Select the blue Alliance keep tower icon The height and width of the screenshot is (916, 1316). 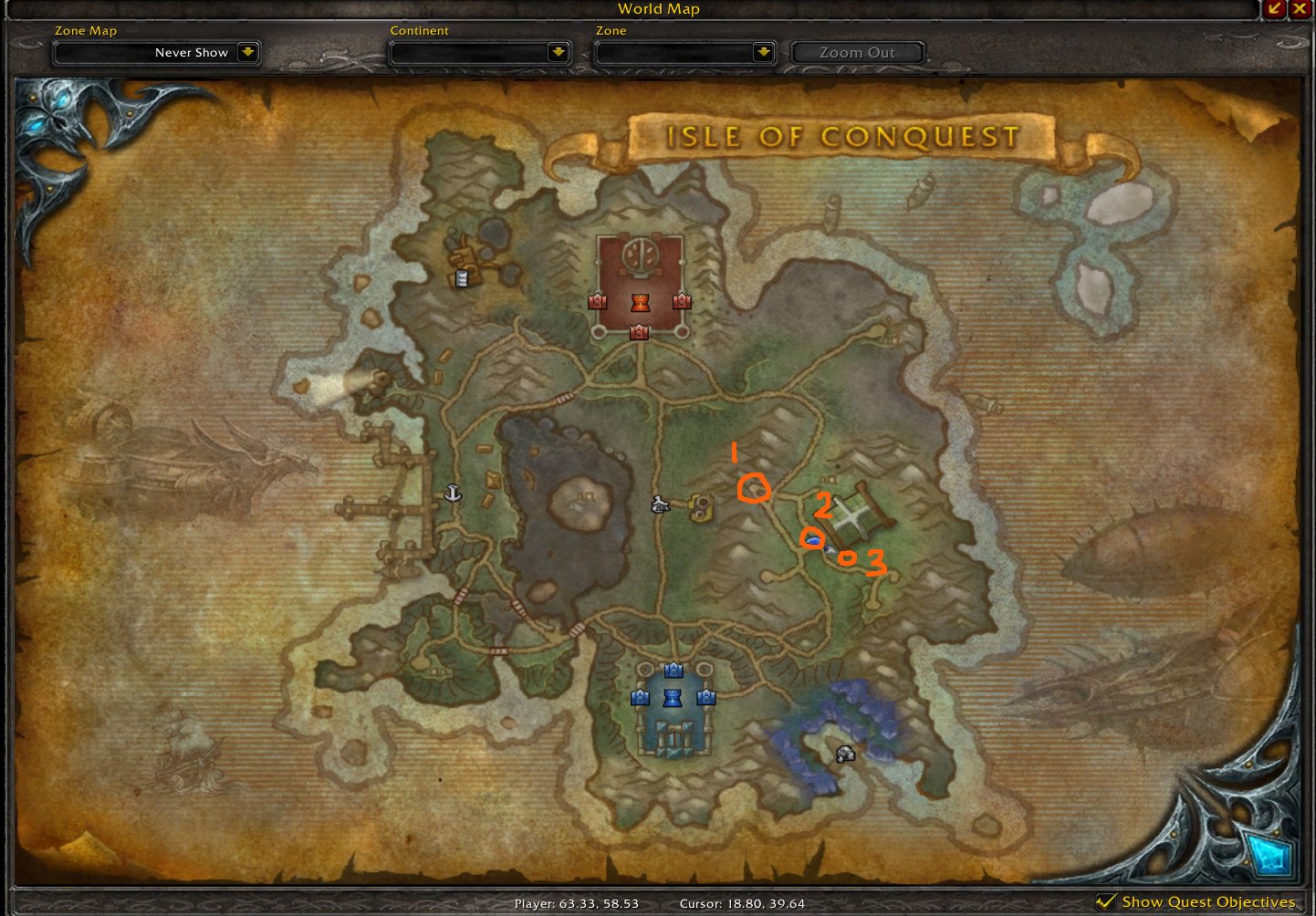671,699
